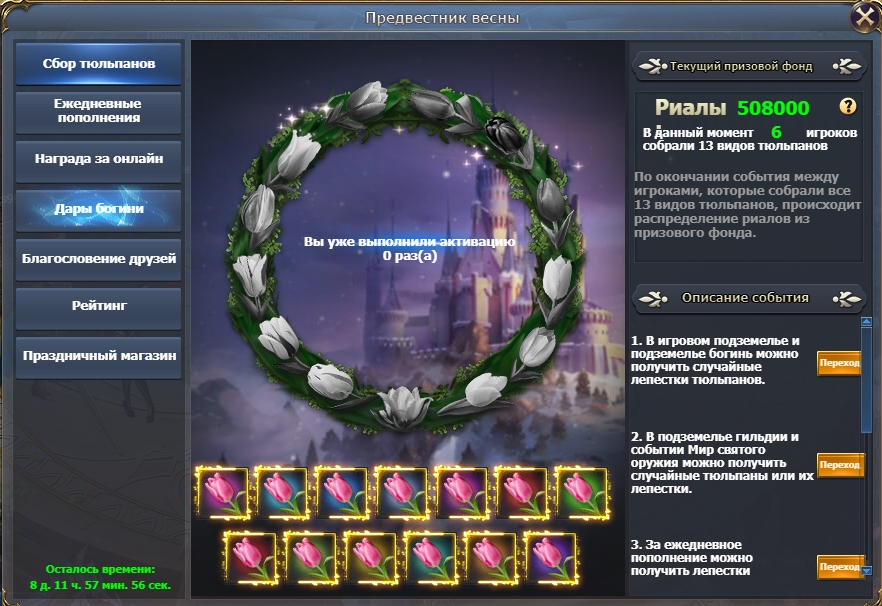Select the Награда за онлайн tab
882x606 pixels.
click(99, 159)
